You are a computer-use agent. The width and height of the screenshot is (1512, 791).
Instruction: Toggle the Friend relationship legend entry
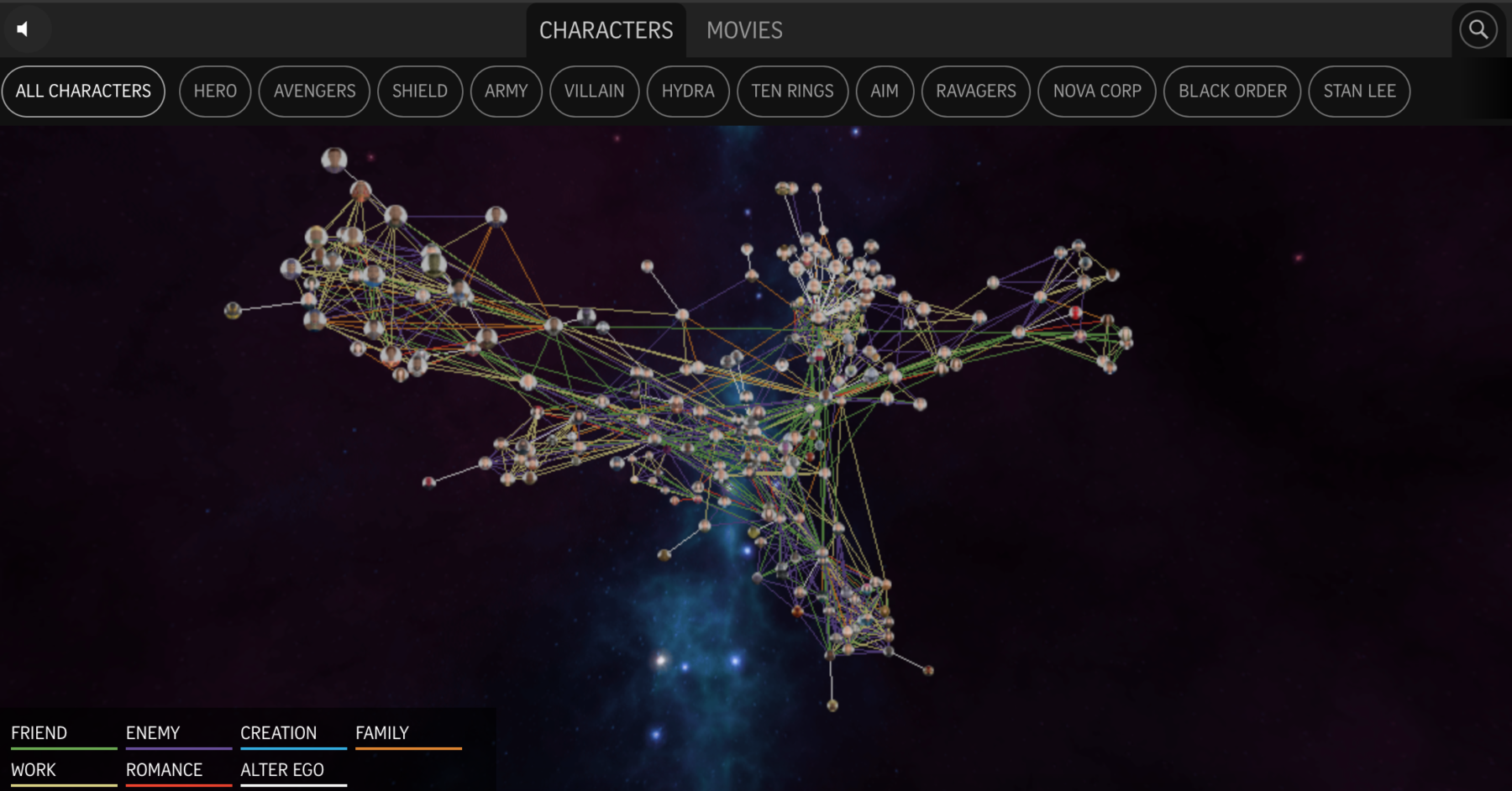tap(39, 733)
